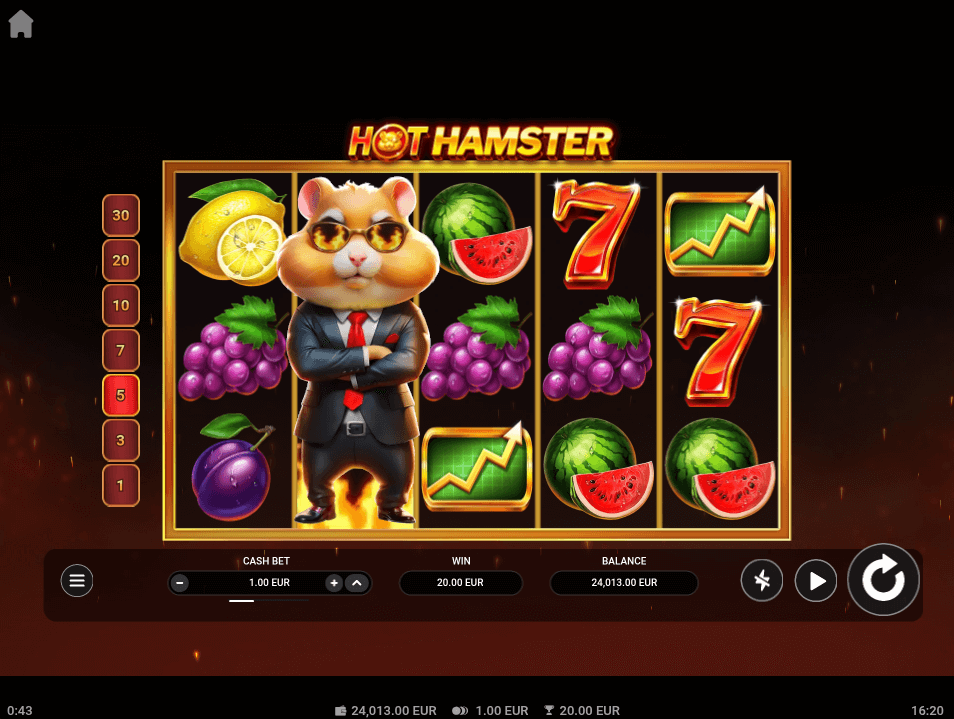Toggle the lightning bolt turbo spin
Screen dimensions: 954x719
pyautogui.click(x=762, y=580)
